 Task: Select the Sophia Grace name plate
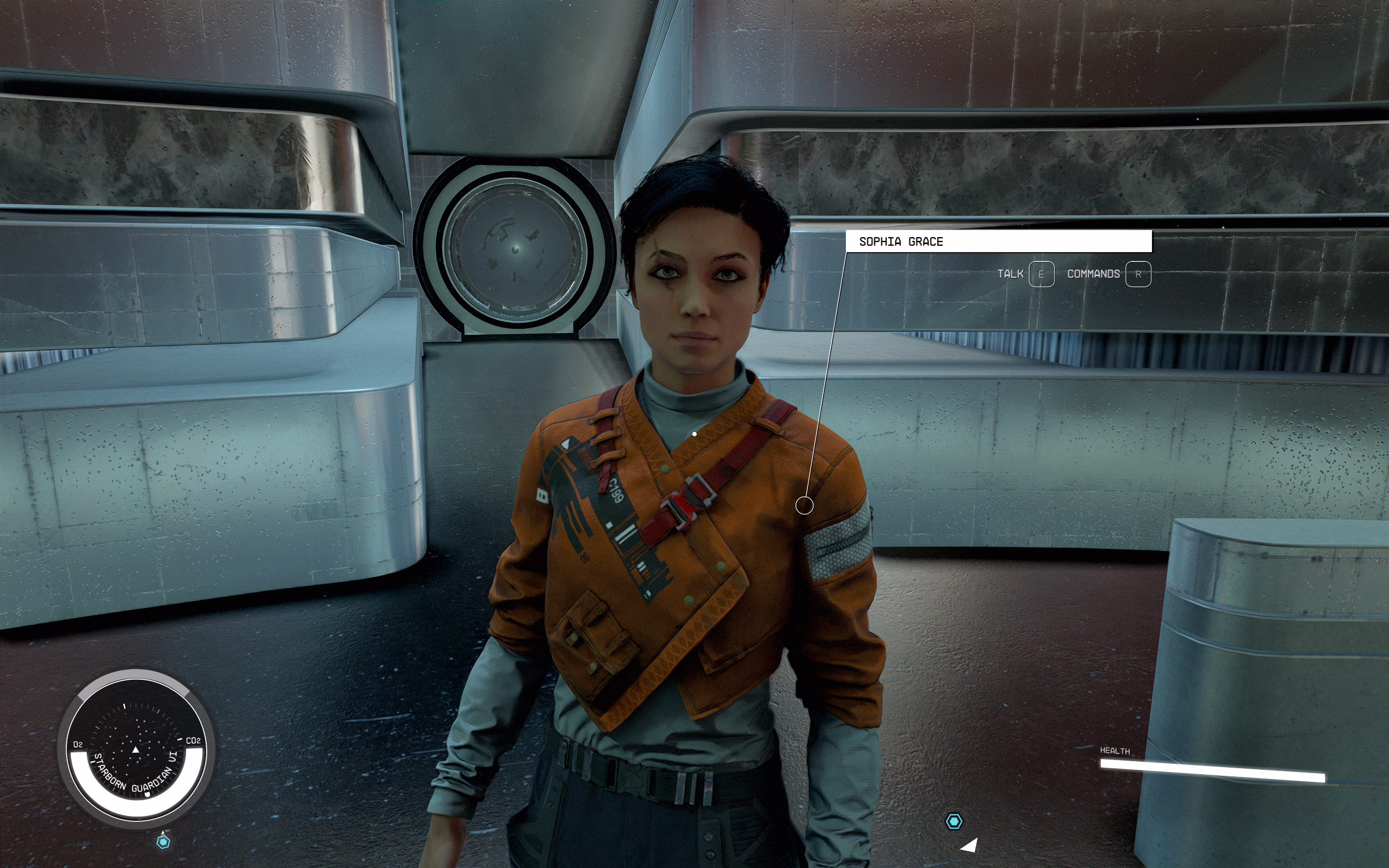click(998, 242)
